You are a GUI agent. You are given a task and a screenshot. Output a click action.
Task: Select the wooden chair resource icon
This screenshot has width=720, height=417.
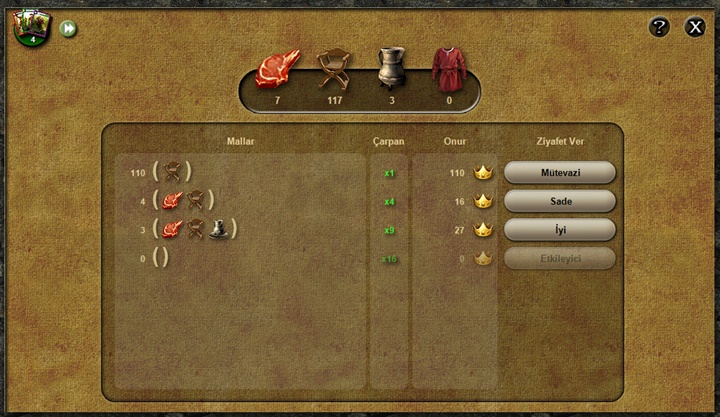(335, 68)
